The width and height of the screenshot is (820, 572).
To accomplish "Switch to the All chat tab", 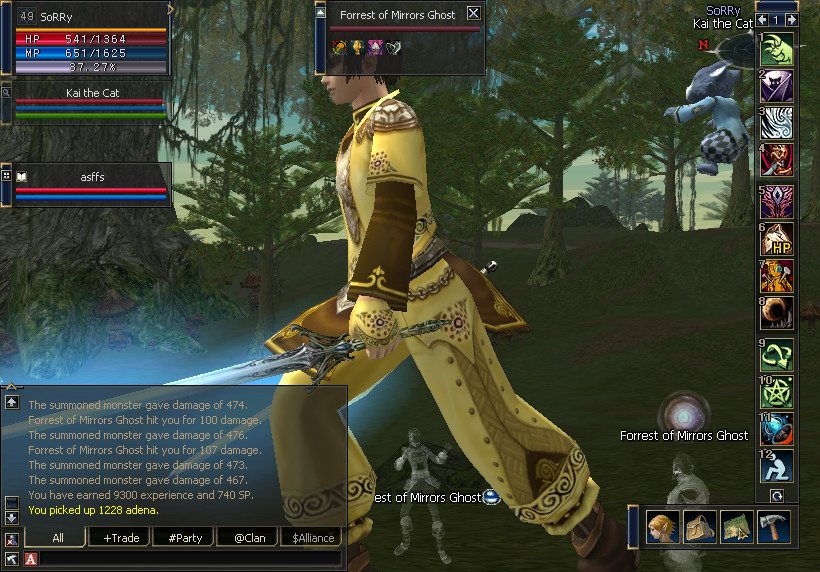I will pyautogui.click(x=58, y=538).
